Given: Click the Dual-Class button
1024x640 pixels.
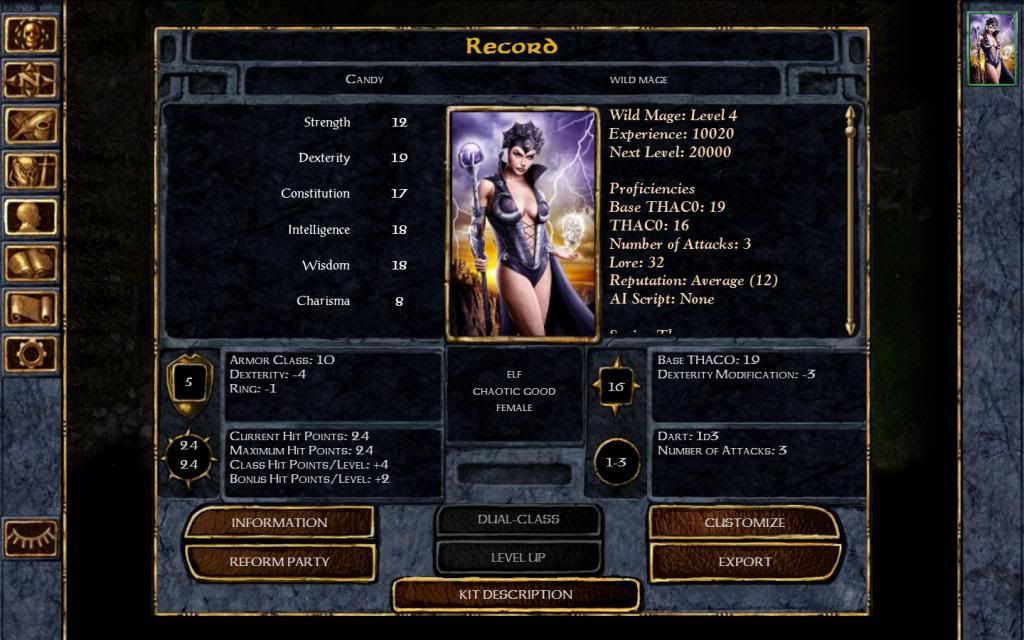Looking at the screenshot, I should tap(518, 520).
